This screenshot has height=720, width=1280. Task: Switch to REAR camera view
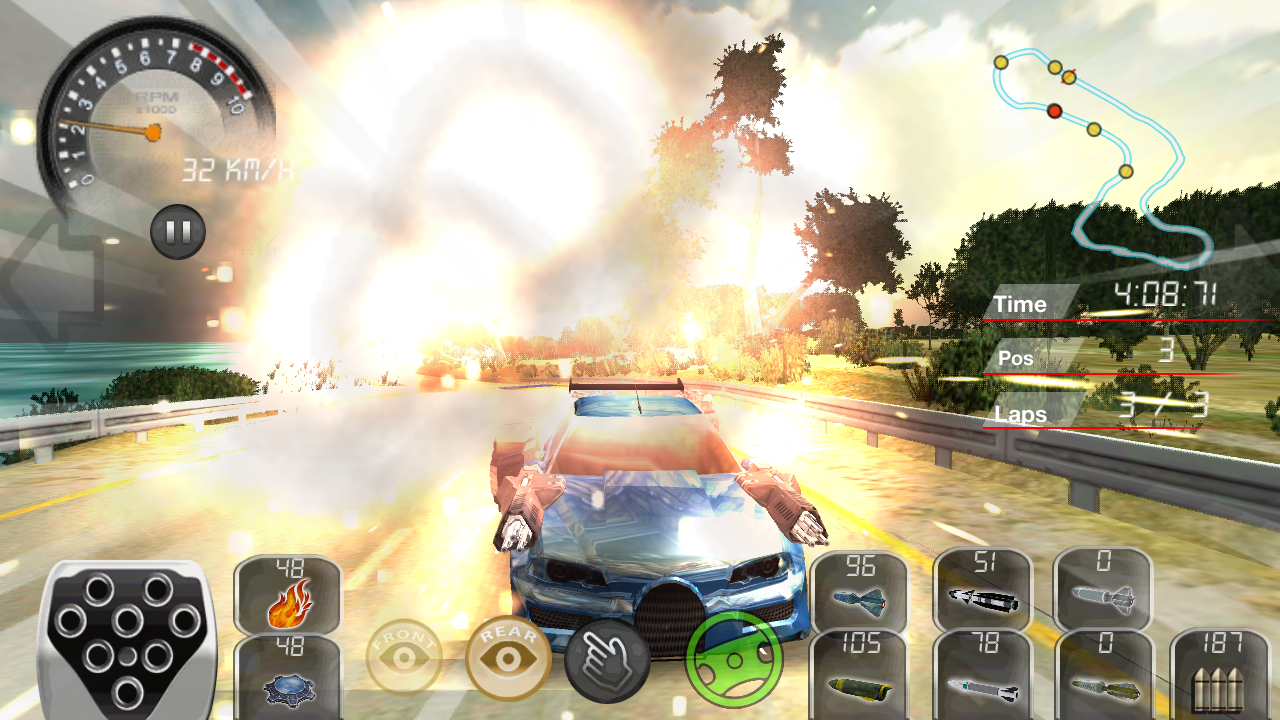(x=508, y=657)
